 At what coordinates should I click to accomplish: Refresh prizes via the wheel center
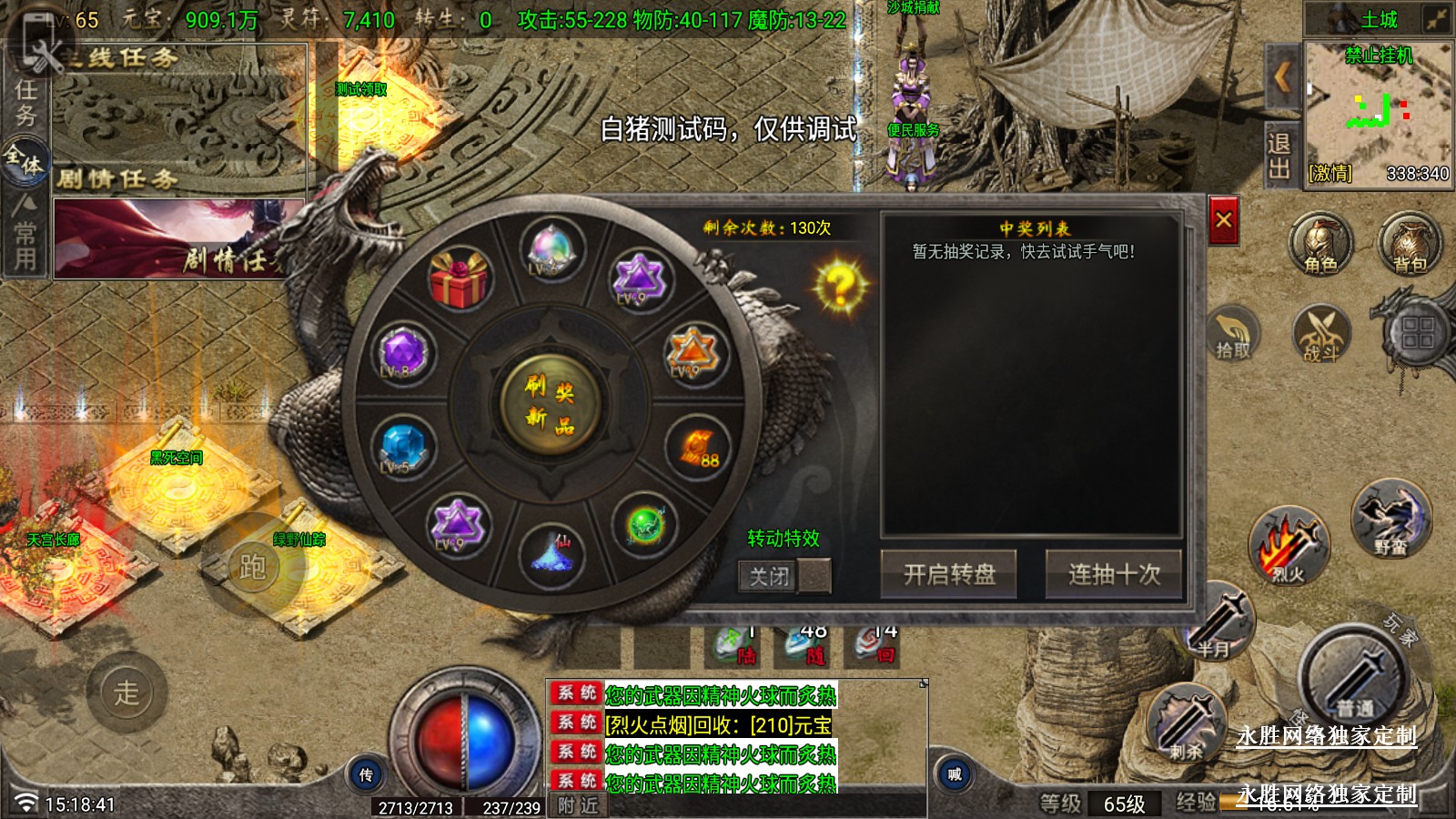click(550, 403)
